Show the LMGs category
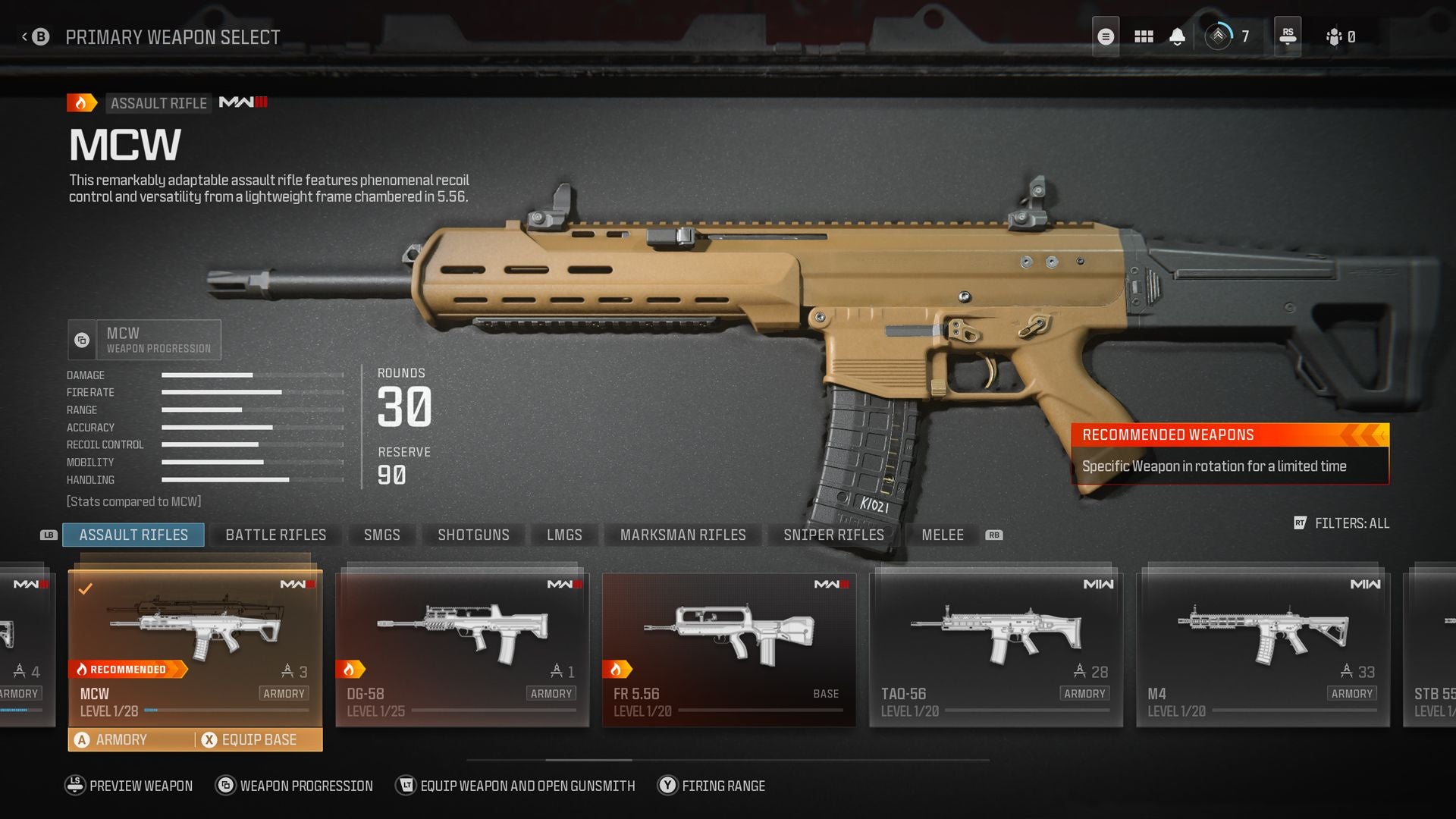The image size is (1456, 819). click(564, 535)
